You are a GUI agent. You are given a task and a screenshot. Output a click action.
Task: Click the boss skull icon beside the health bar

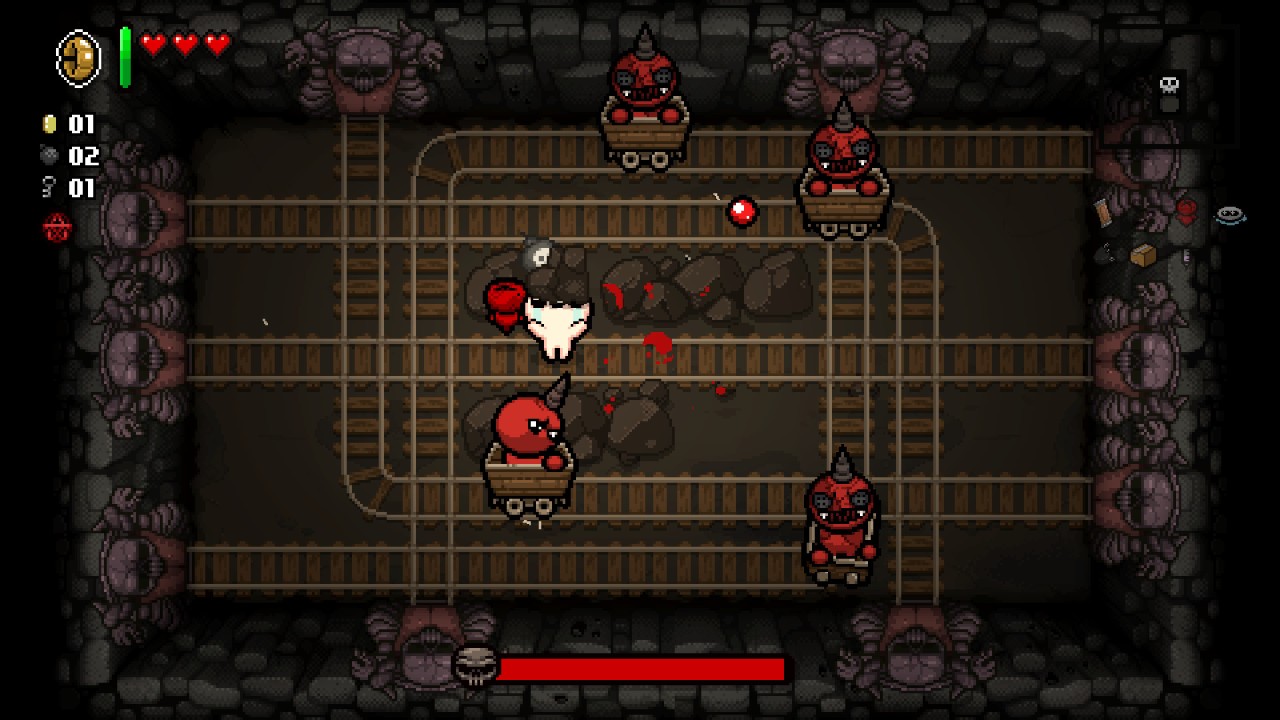(x=478, y=665)
